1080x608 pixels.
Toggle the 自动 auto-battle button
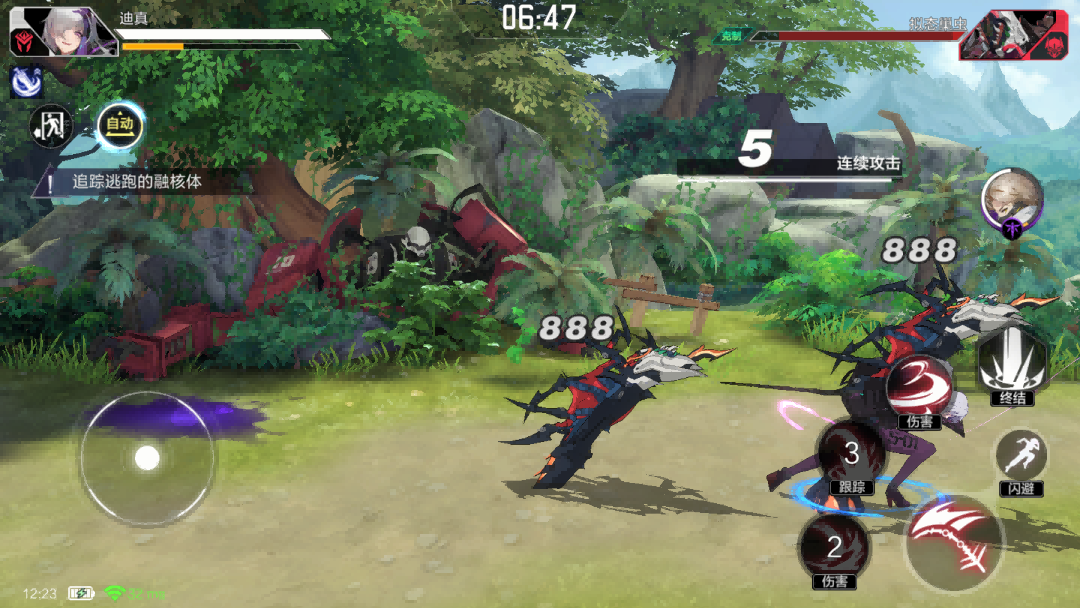pyautogui.click(x=120, y=125)
